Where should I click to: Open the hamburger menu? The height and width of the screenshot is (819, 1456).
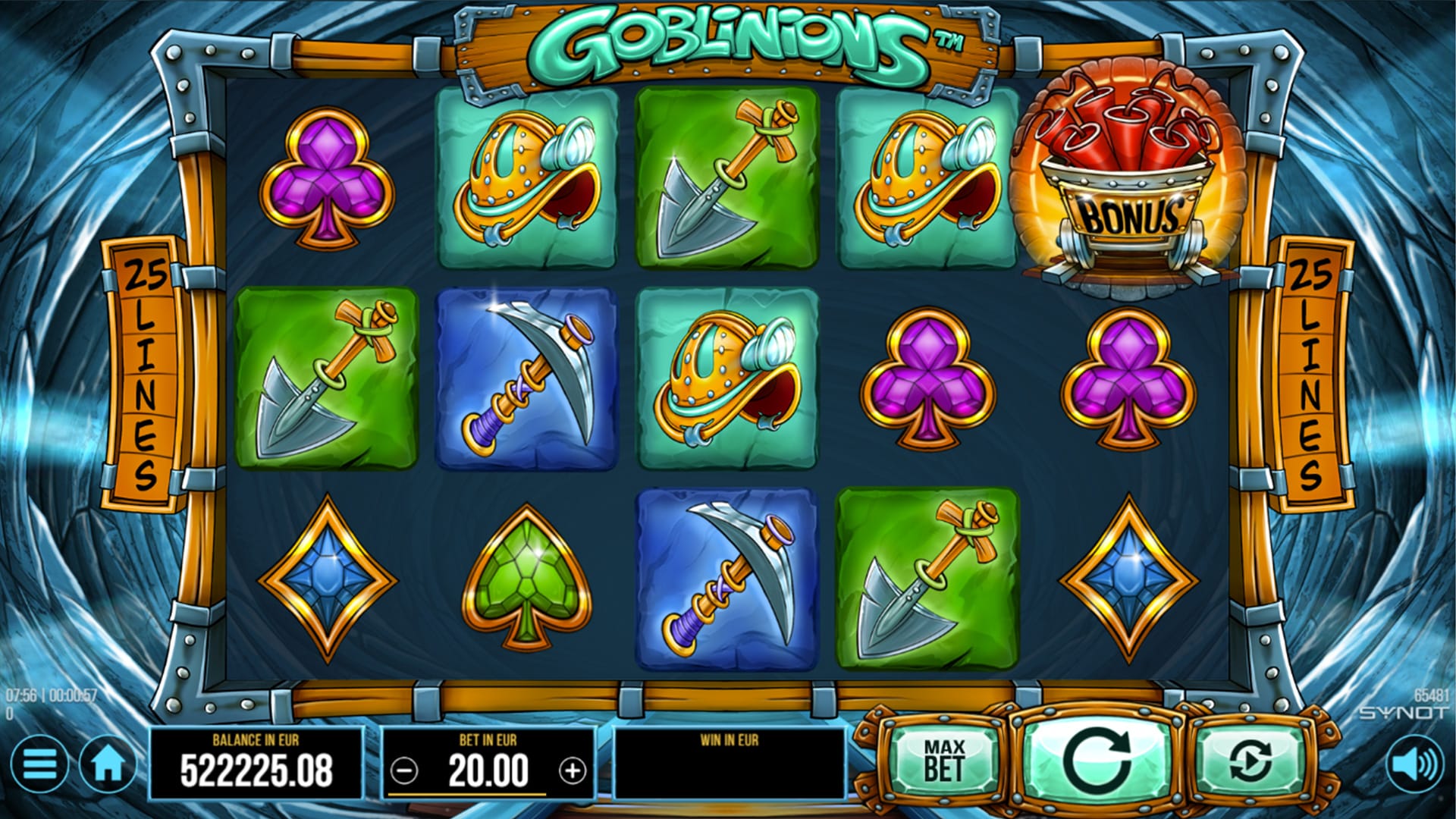click(x=39, y=764)
